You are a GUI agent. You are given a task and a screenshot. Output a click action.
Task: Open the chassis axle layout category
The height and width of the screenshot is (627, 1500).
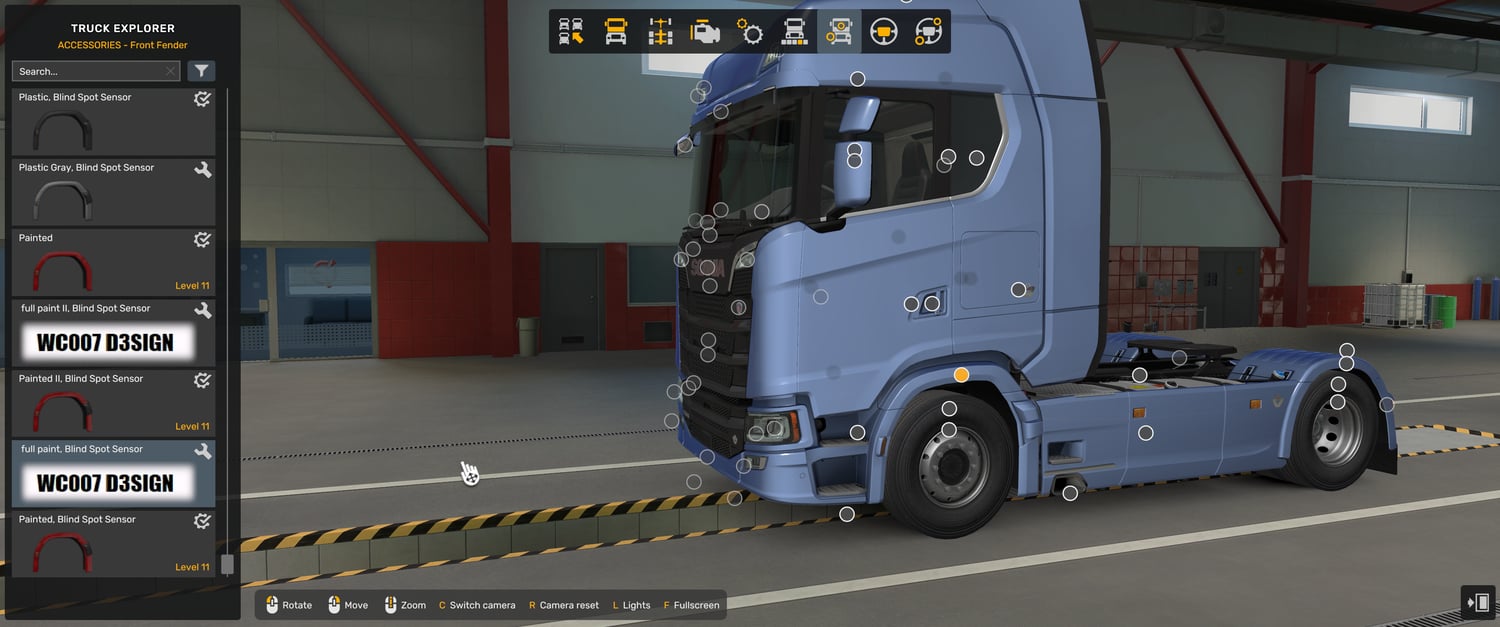coord(660,32)
